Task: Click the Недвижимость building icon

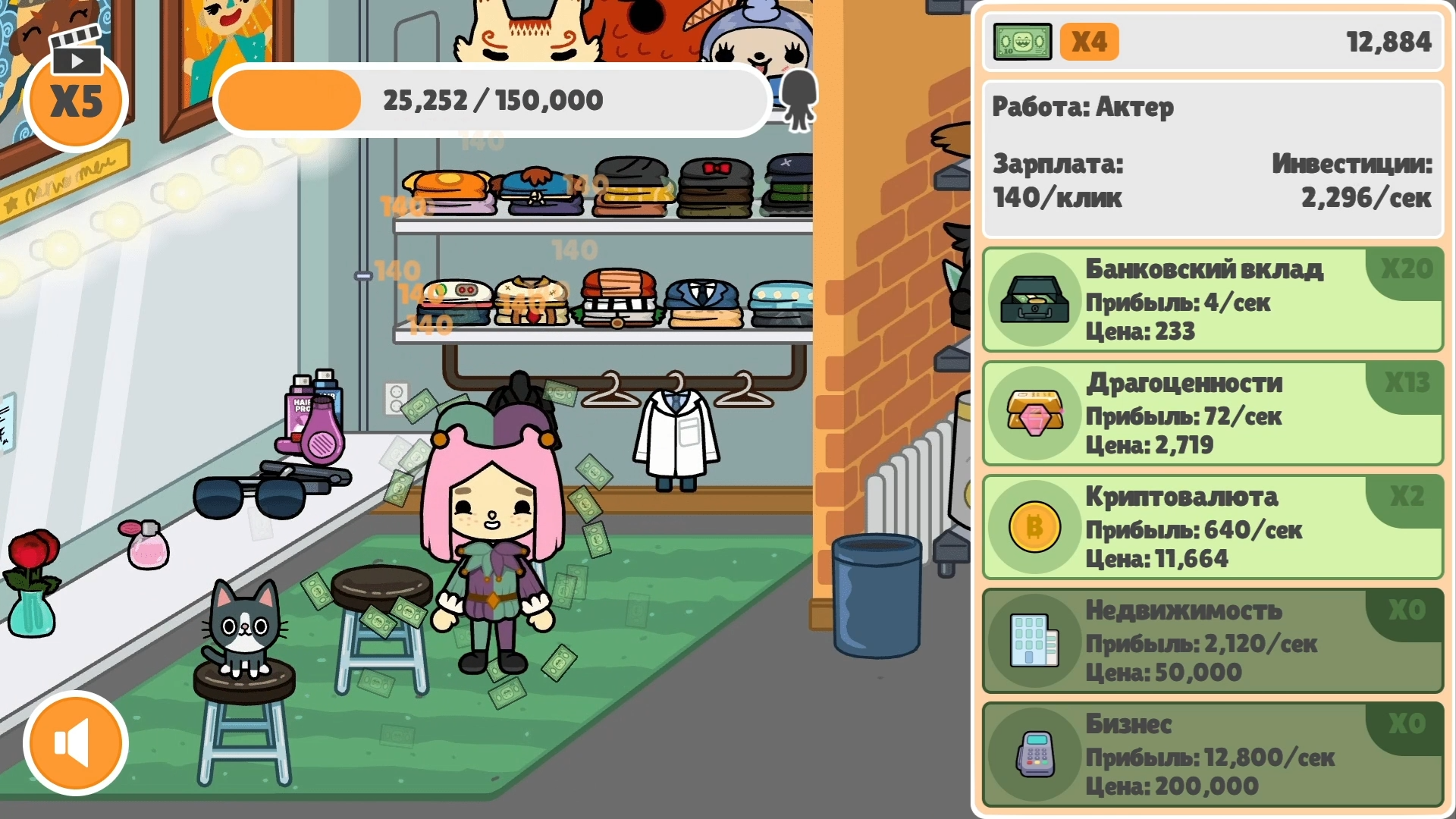Action: coord(1033,642)
